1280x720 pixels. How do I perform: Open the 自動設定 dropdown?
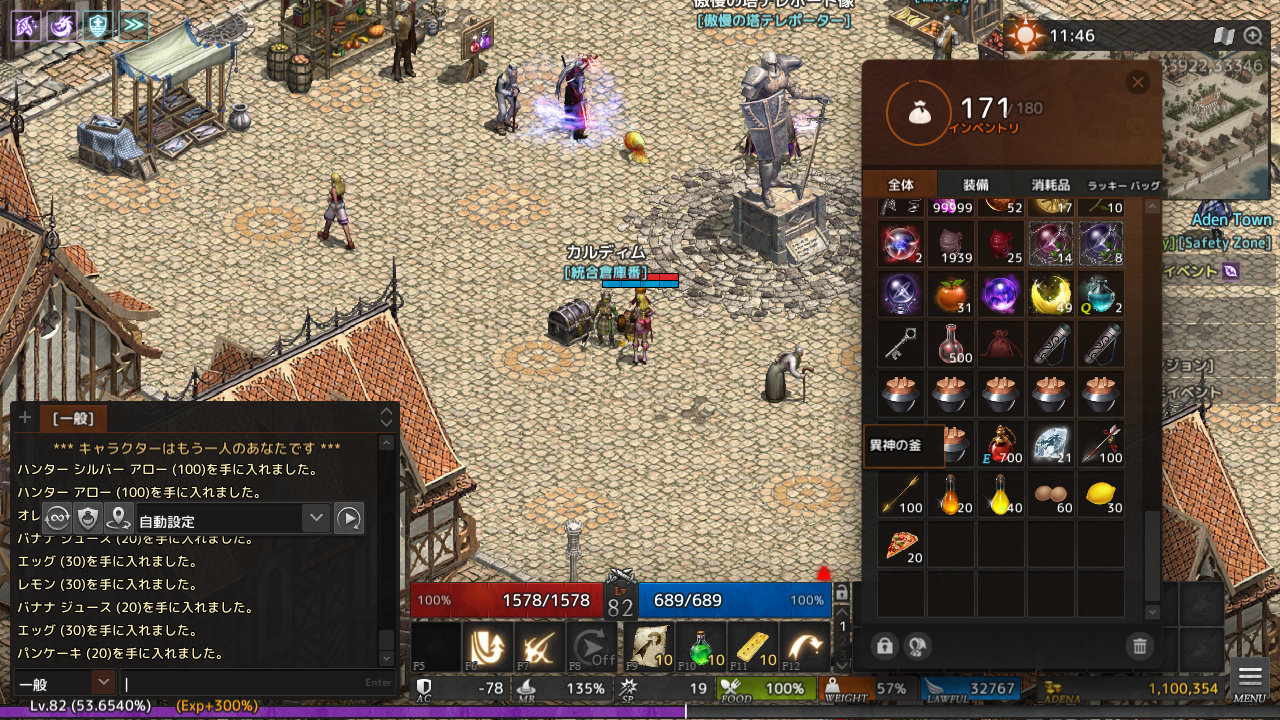click(316, 518)
